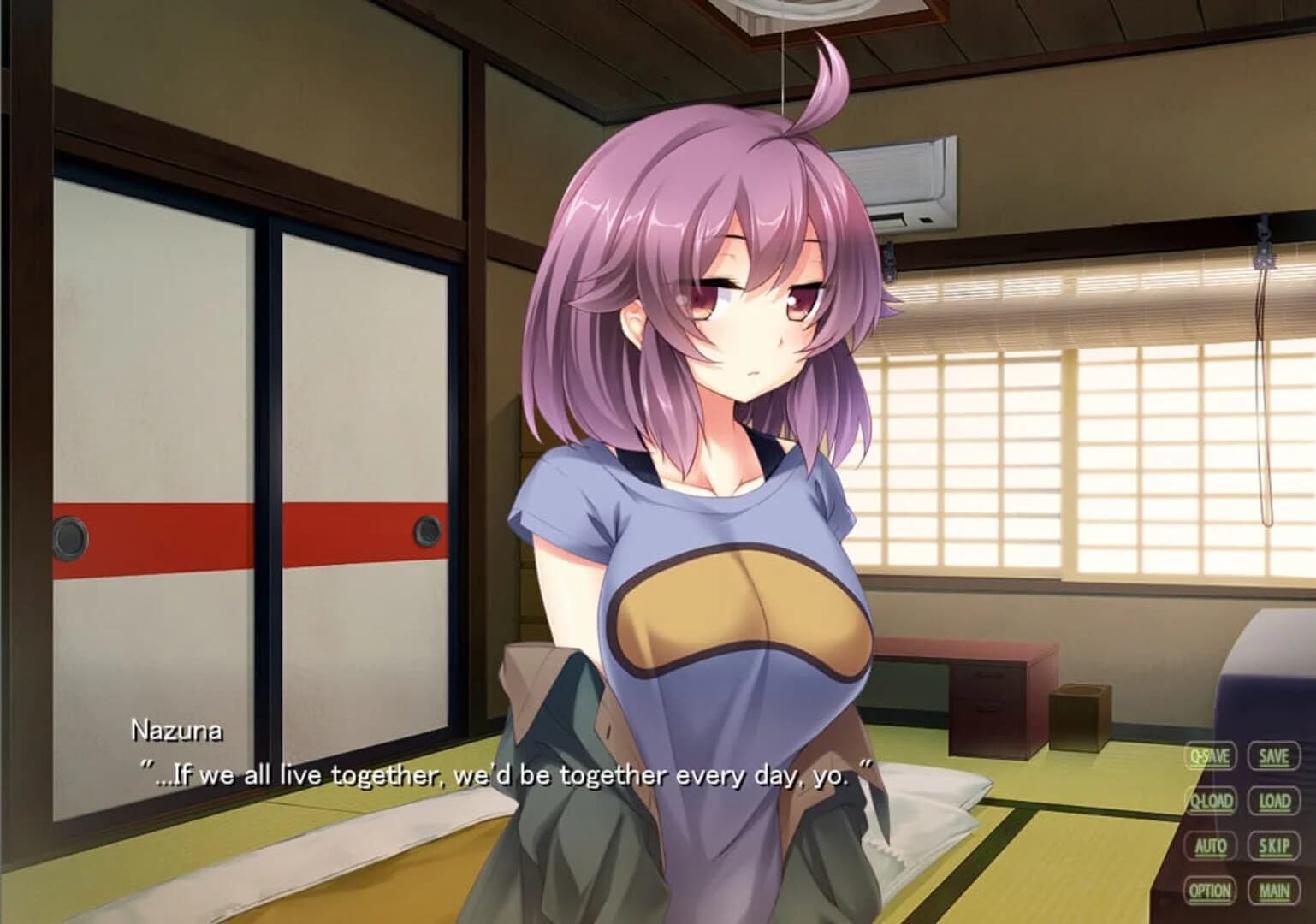Screen dimensions: 1316x924
Task: Click the Q-LOAD quick load button
Action: coord(1210,801)
